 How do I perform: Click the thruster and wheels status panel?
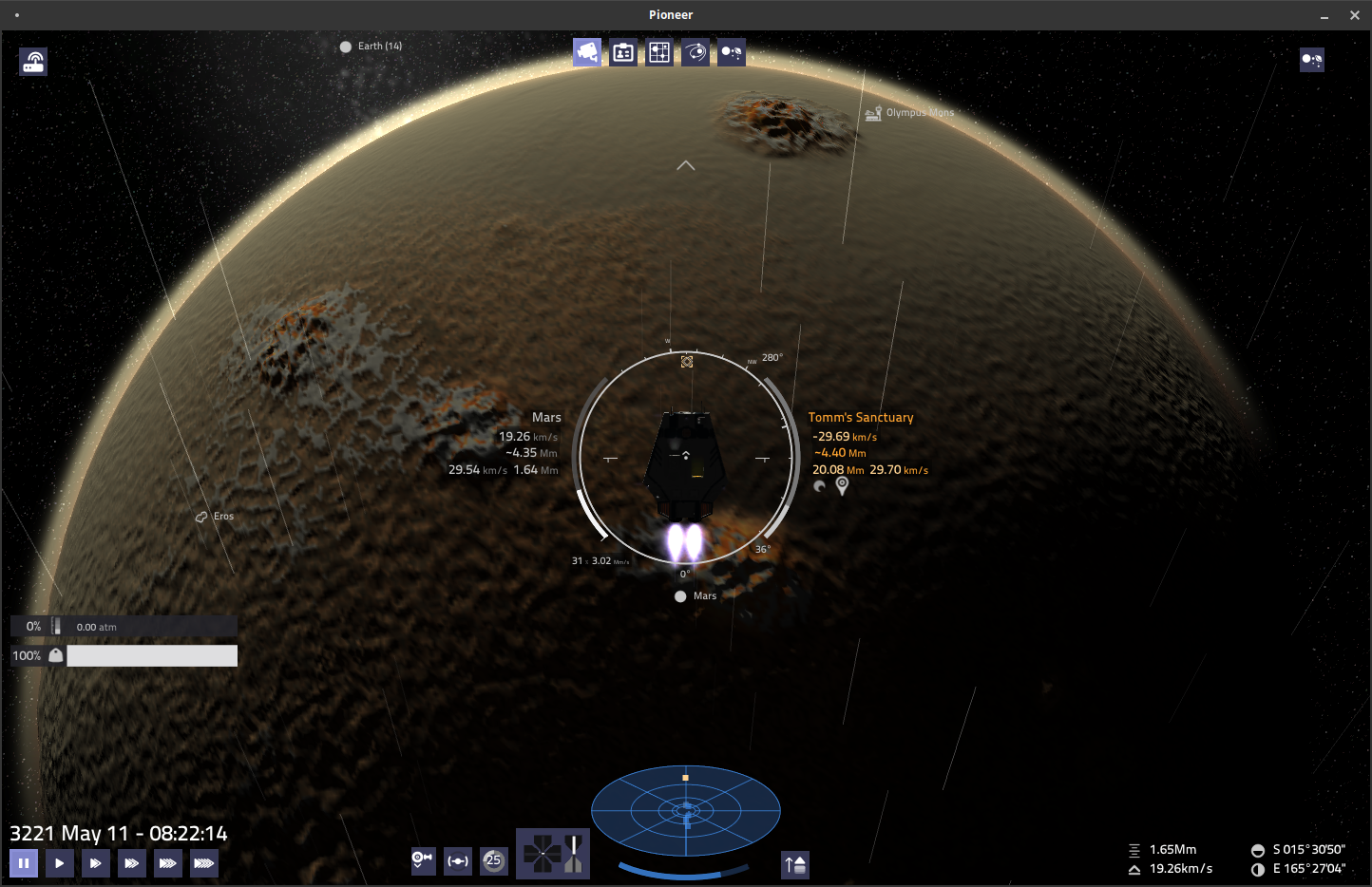click(x=553, y=853)
